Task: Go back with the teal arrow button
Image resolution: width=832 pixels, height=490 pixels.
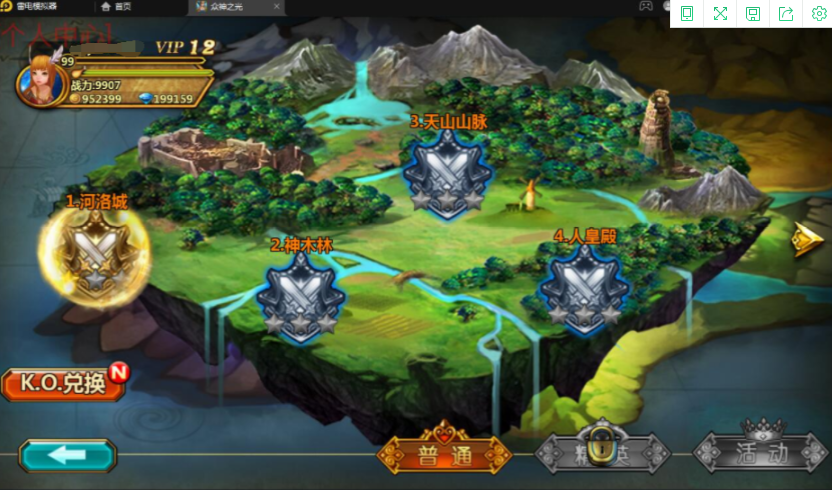Action: [x=67, y=456]
